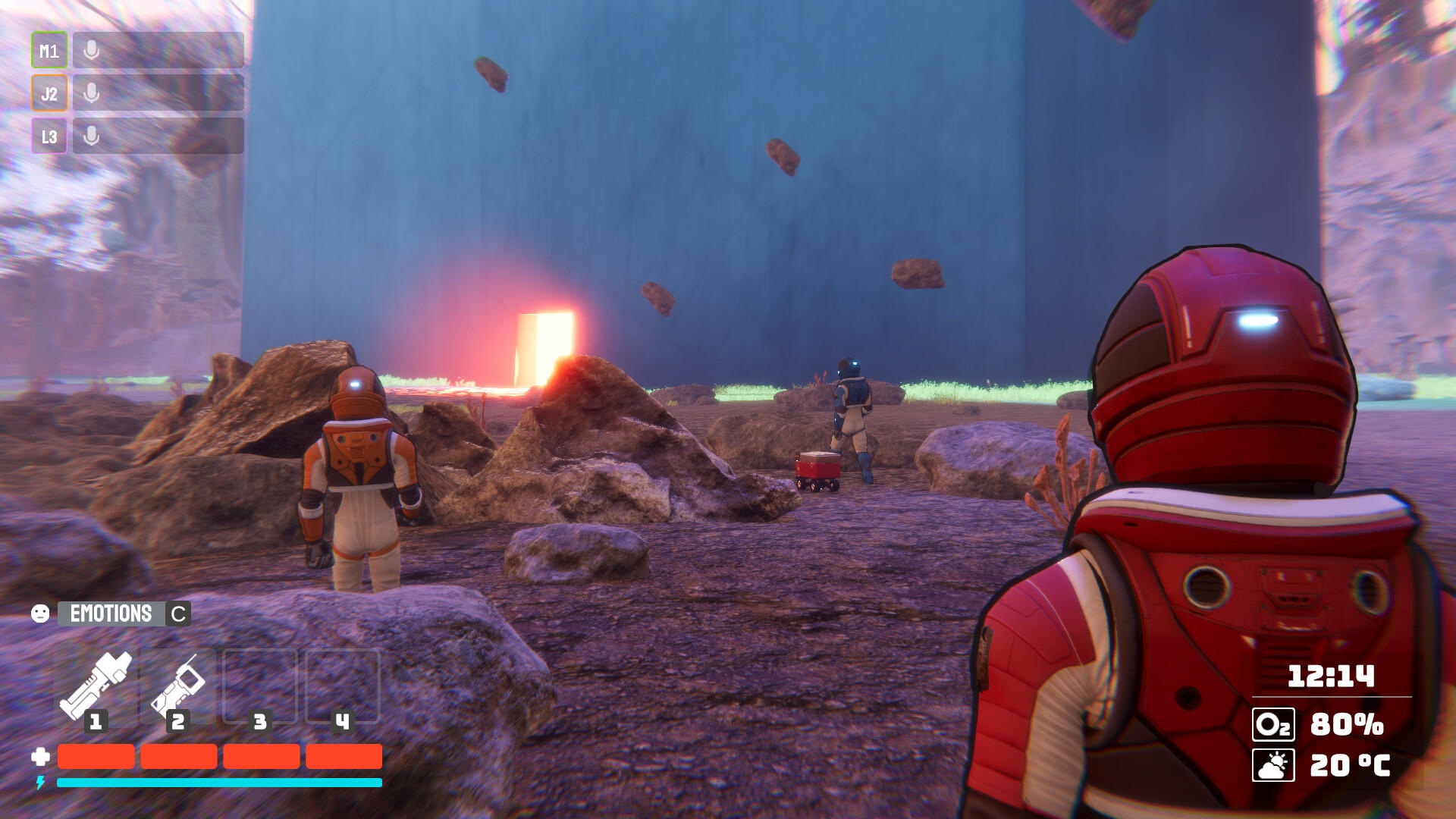Click the microphone icon next to player L3
Screen dimensions: 1456x819
tap(92, 136)
